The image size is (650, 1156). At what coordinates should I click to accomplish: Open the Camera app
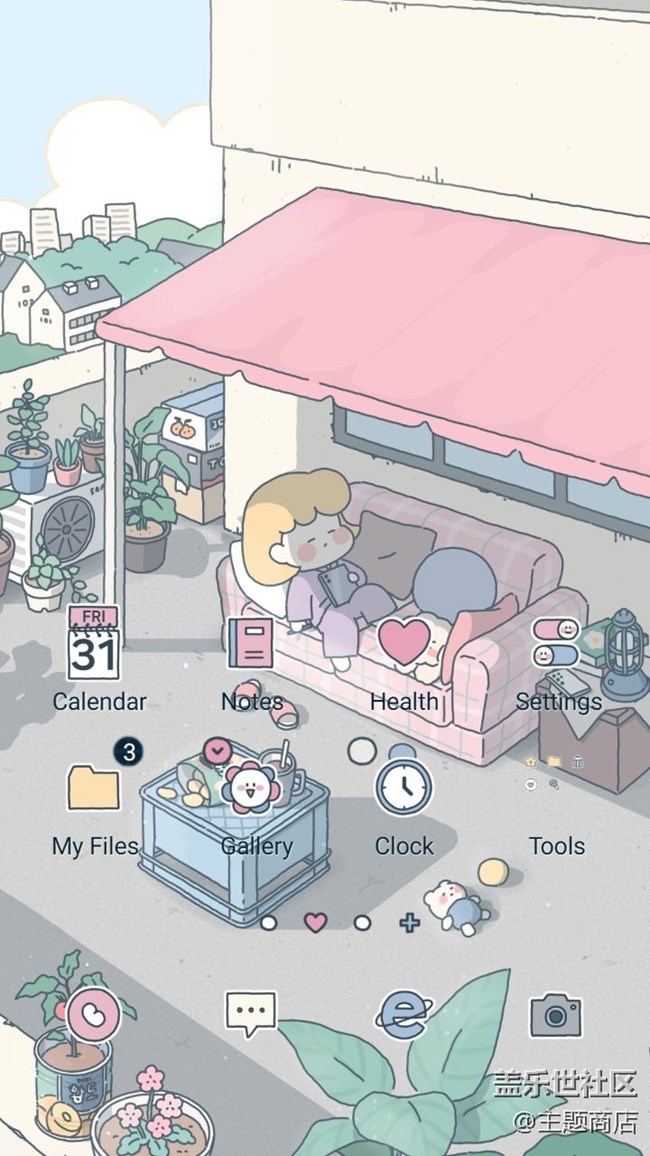click(556, 1015)
